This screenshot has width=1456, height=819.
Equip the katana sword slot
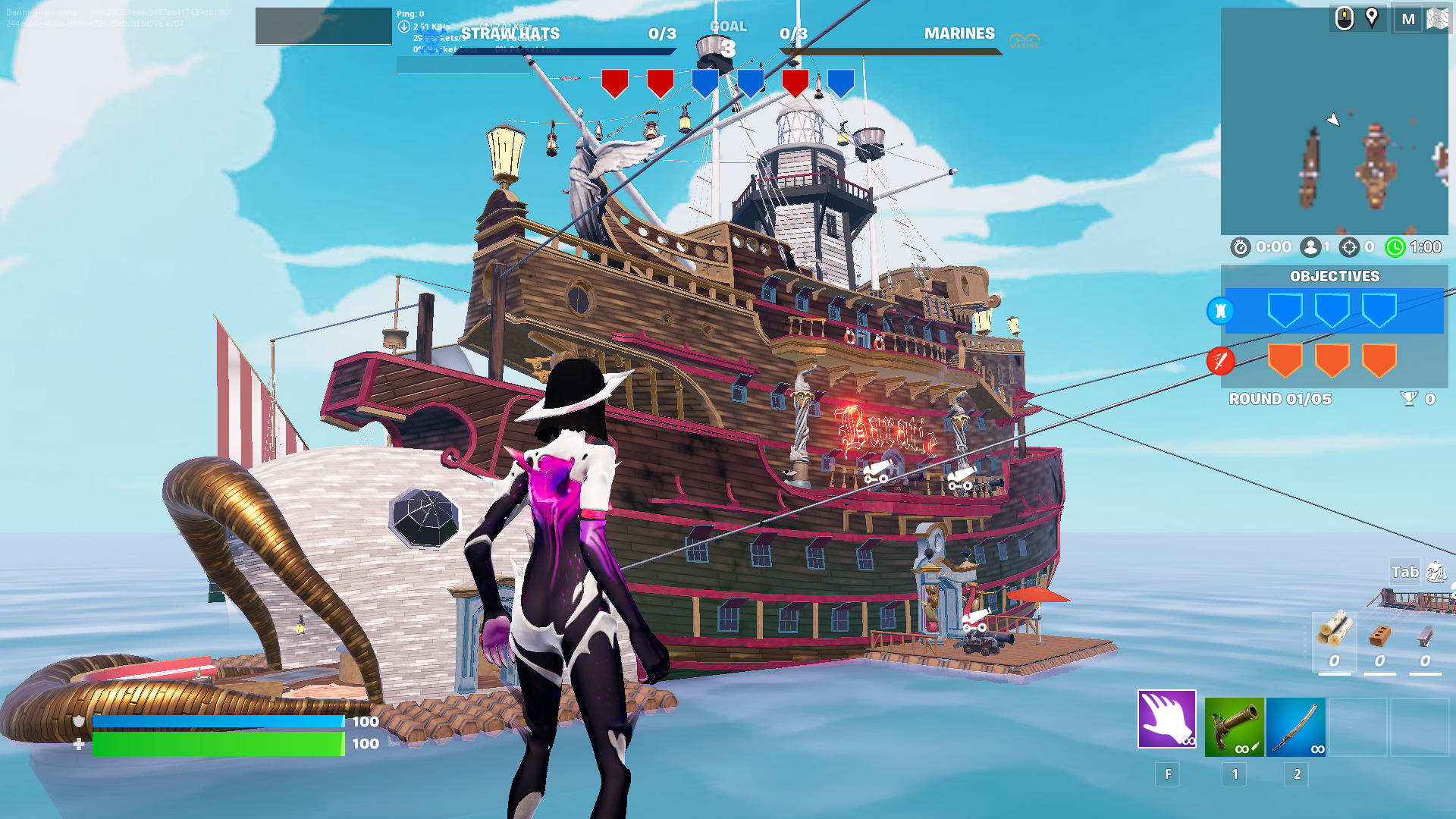click(1296, 727)
